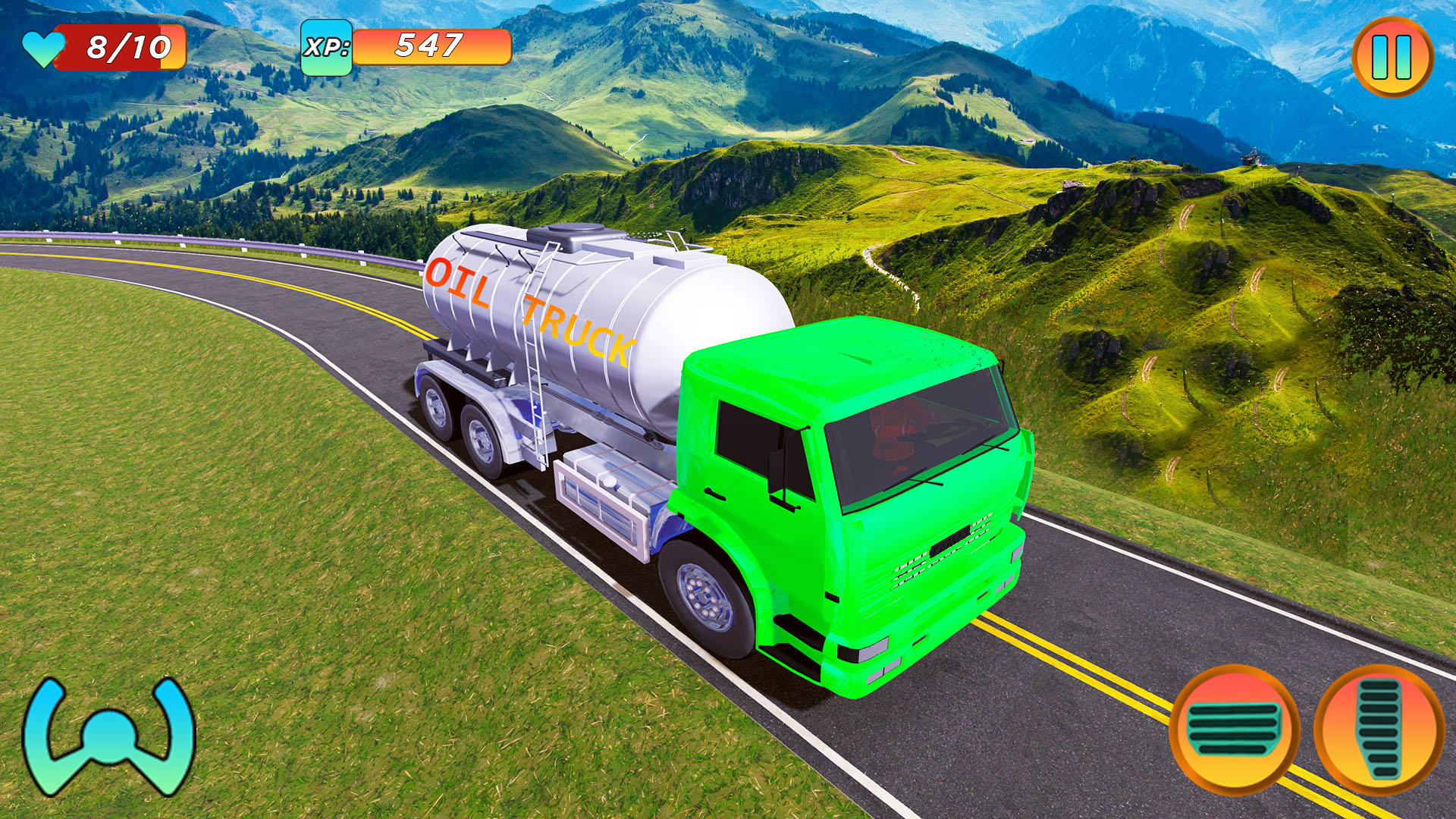This screenshot has width=1456, height=819.
Task: Click the XP badge icon
Action: click(328, 49)
